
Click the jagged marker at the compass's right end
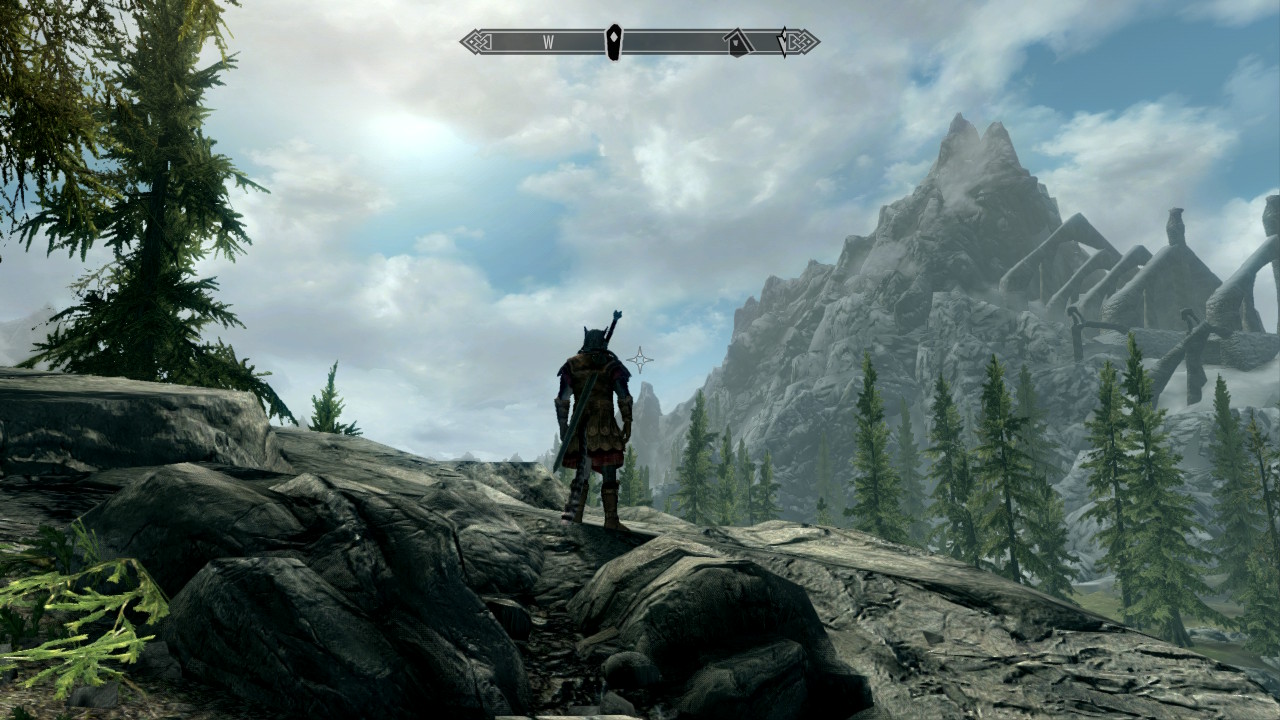(784, 41)
